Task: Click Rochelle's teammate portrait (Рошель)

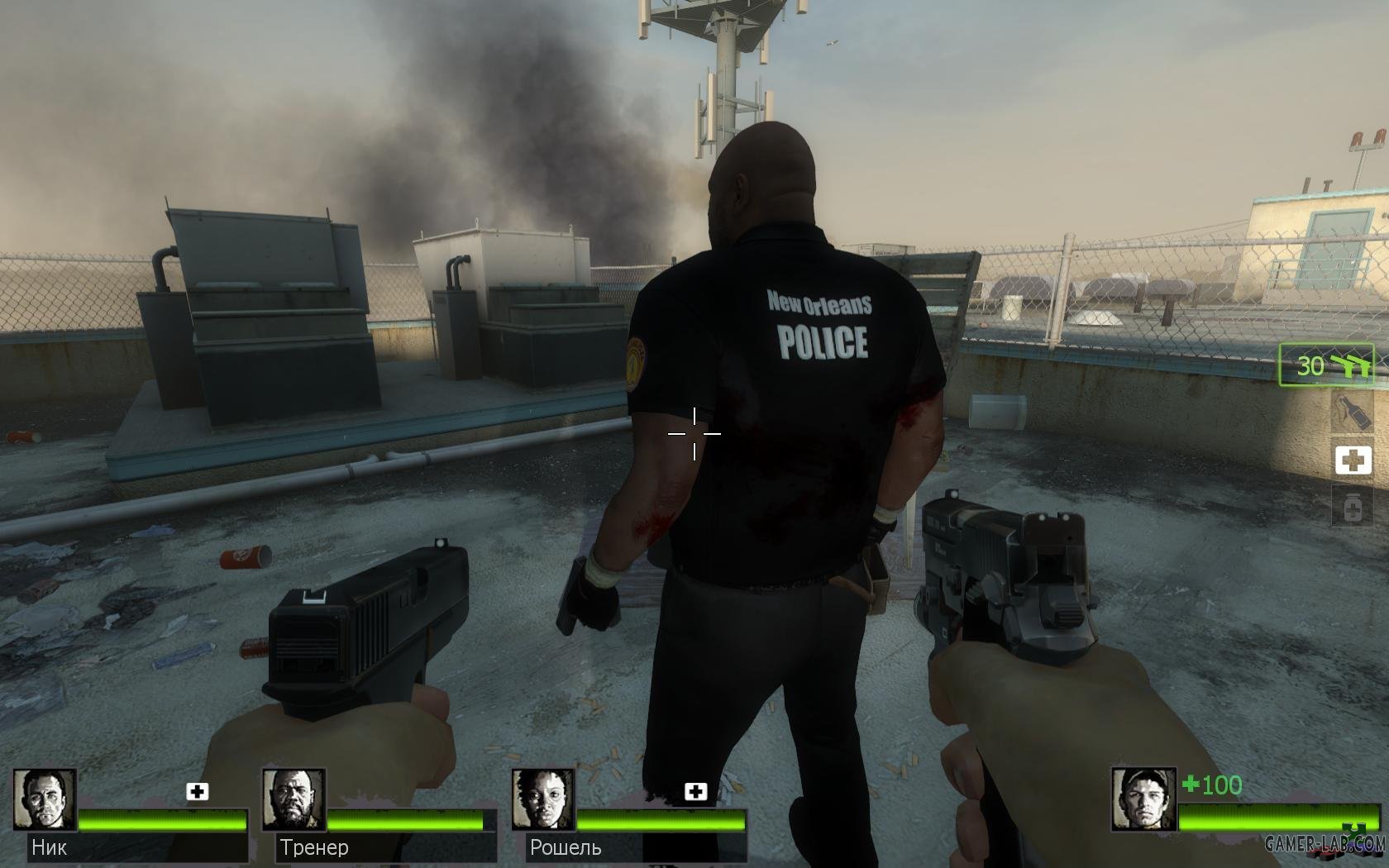Action: (542, 800)
